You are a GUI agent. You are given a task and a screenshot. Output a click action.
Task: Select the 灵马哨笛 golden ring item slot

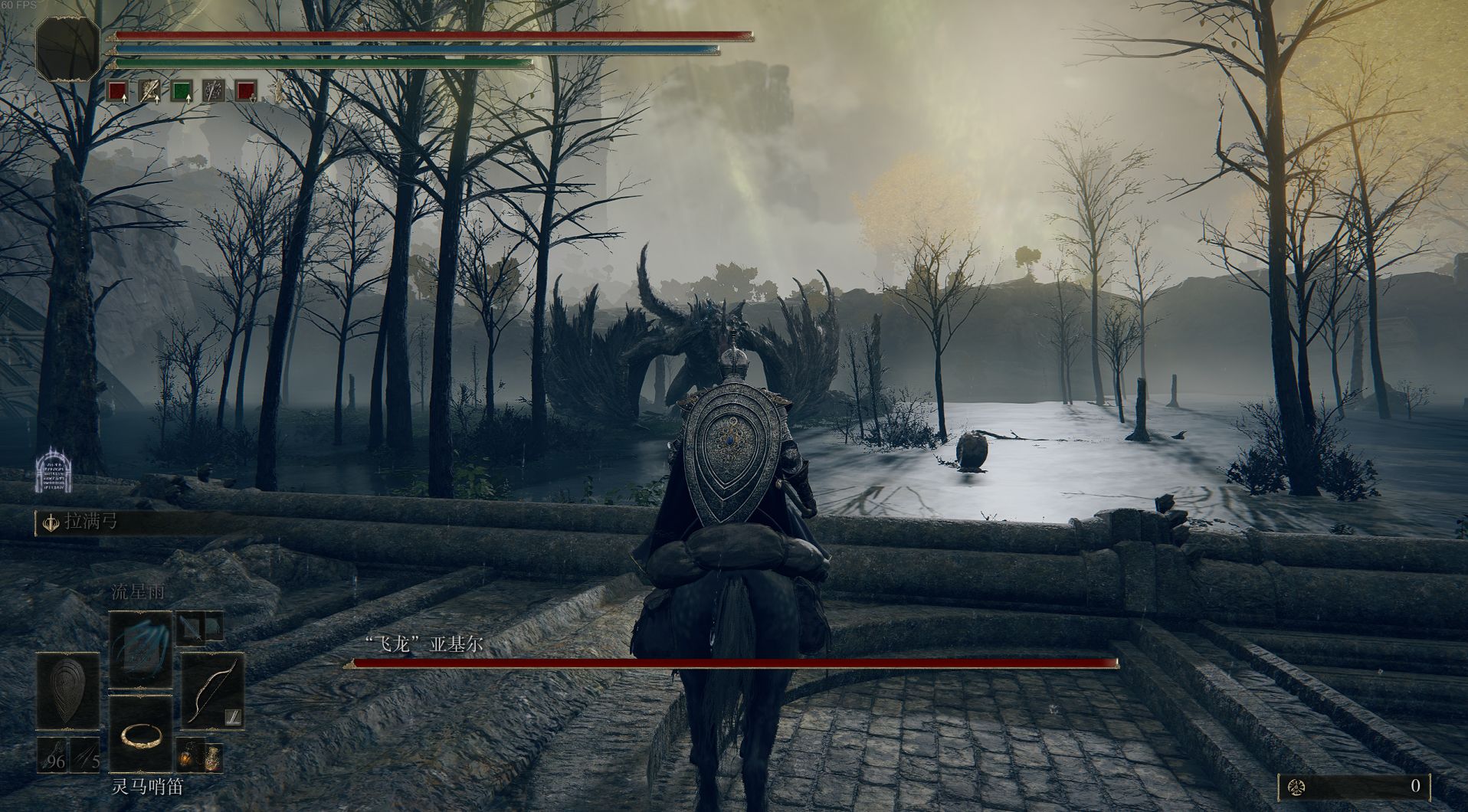pos(140,735)
